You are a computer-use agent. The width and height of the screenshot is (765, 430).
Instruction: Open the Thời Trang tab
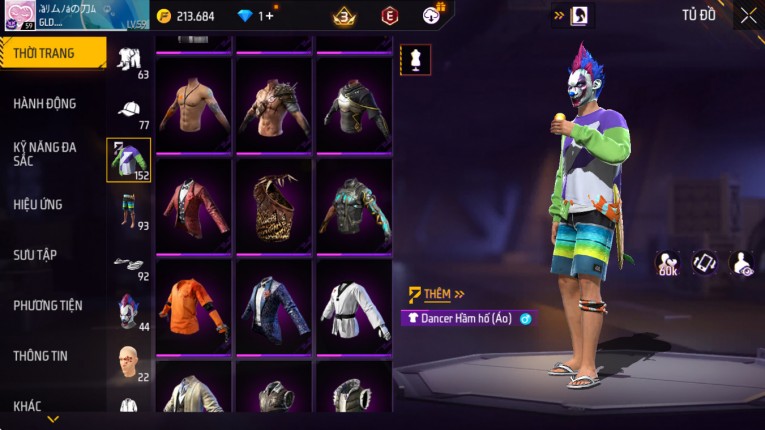52,53
